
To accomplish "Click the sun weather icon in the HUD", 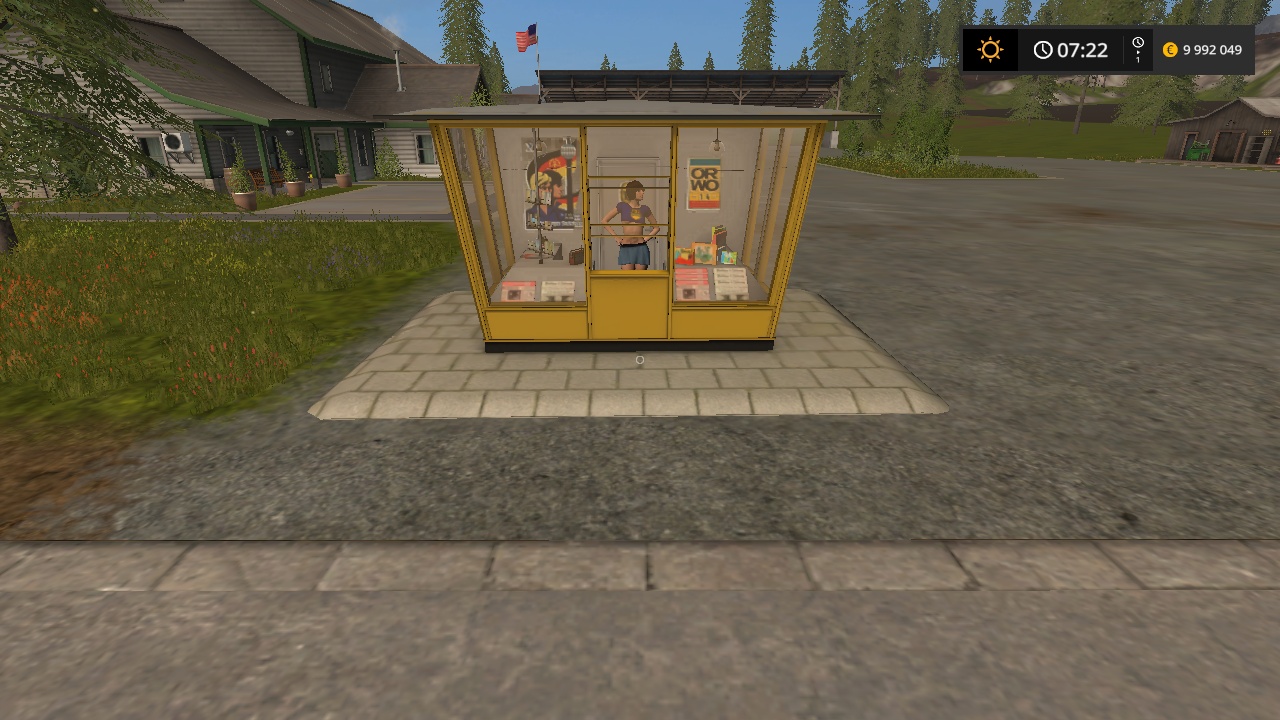I will (990, 49).
